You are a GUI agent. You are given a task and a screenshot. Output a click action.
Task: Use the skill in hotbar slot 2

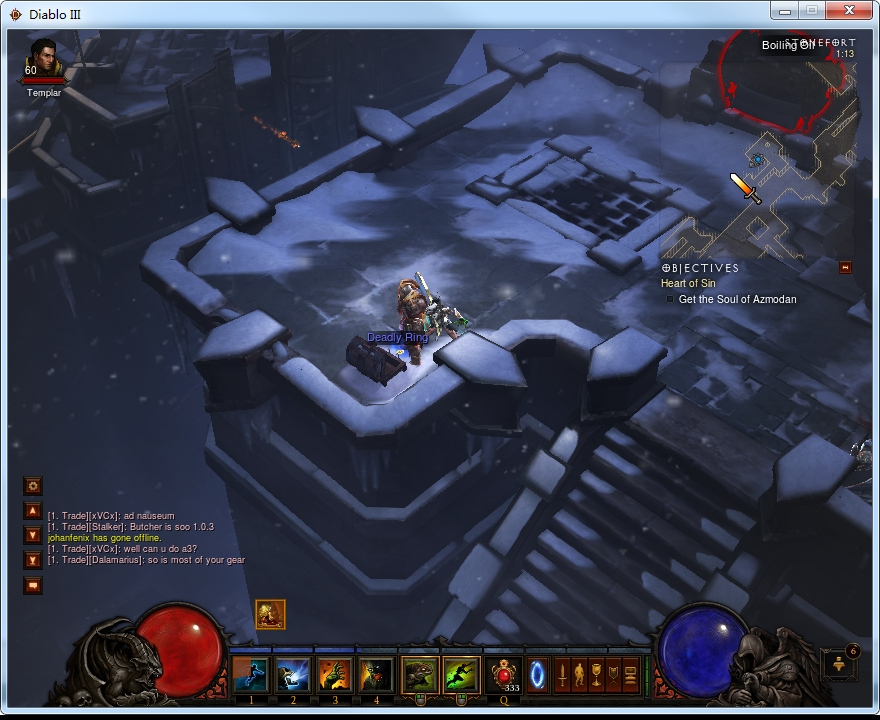[293, 675]
